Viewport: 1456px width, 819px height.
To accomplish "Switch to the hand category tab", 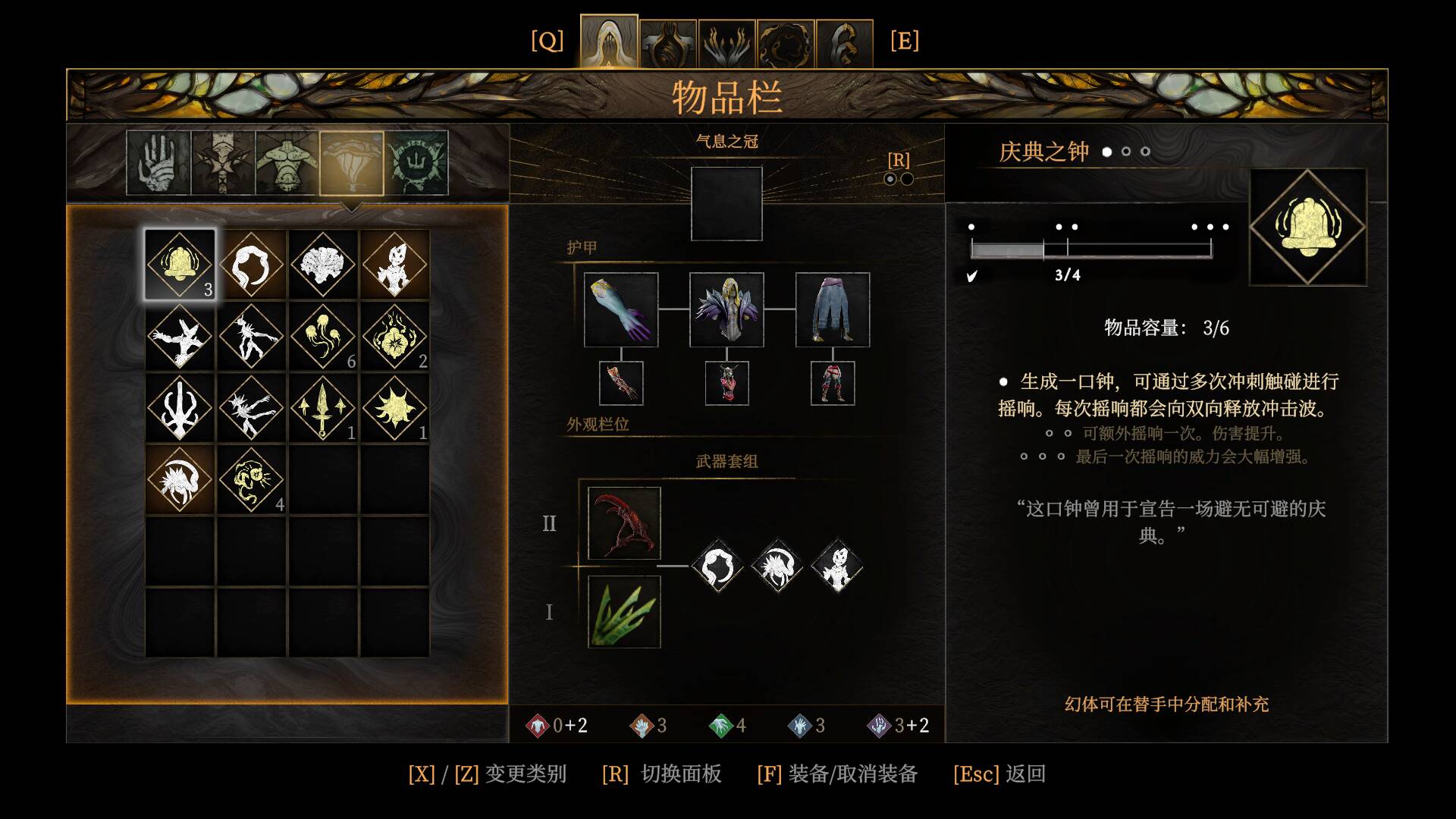I will 158,163.
